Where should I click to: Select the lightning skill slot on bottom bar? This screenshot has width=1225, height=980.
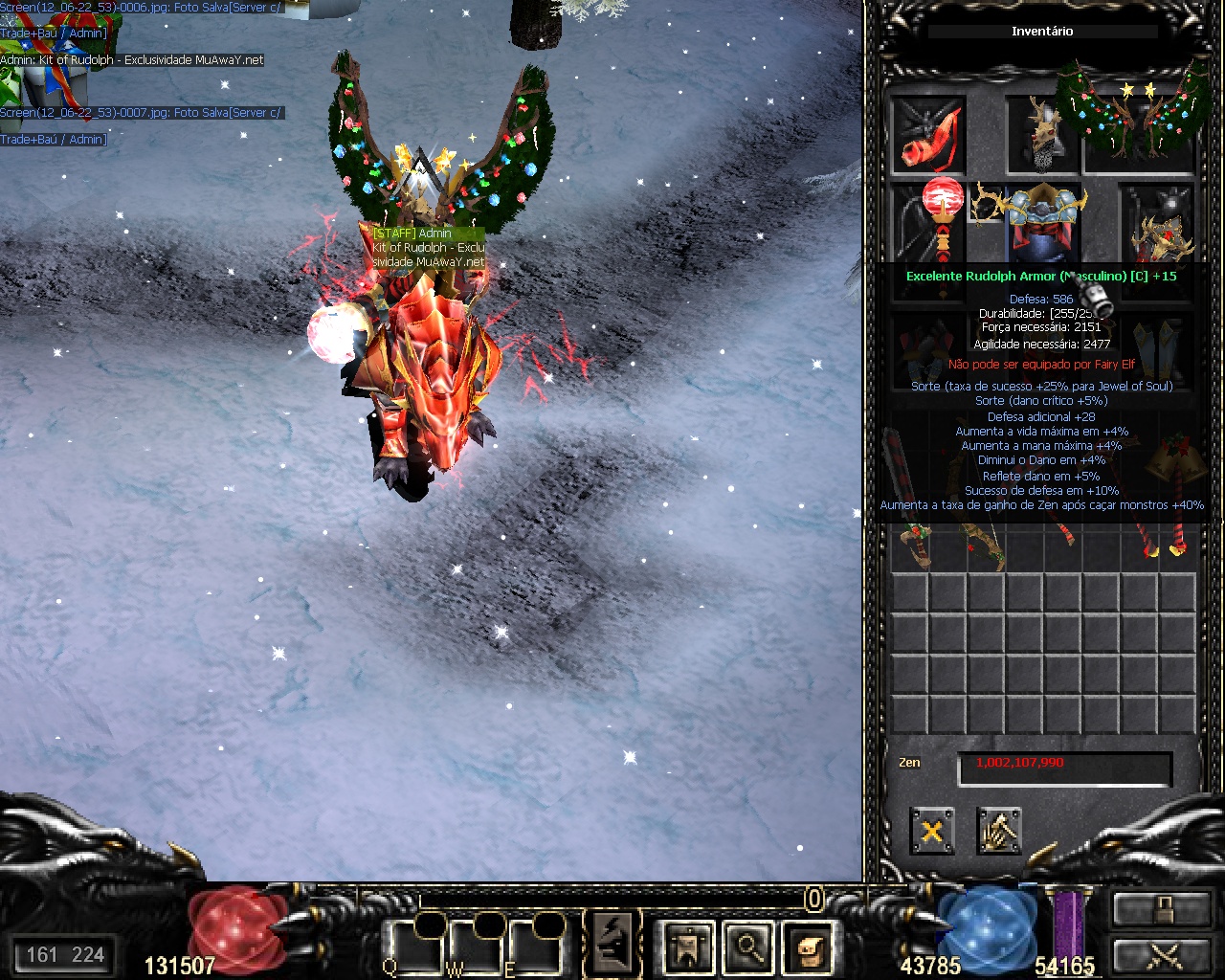612,944
